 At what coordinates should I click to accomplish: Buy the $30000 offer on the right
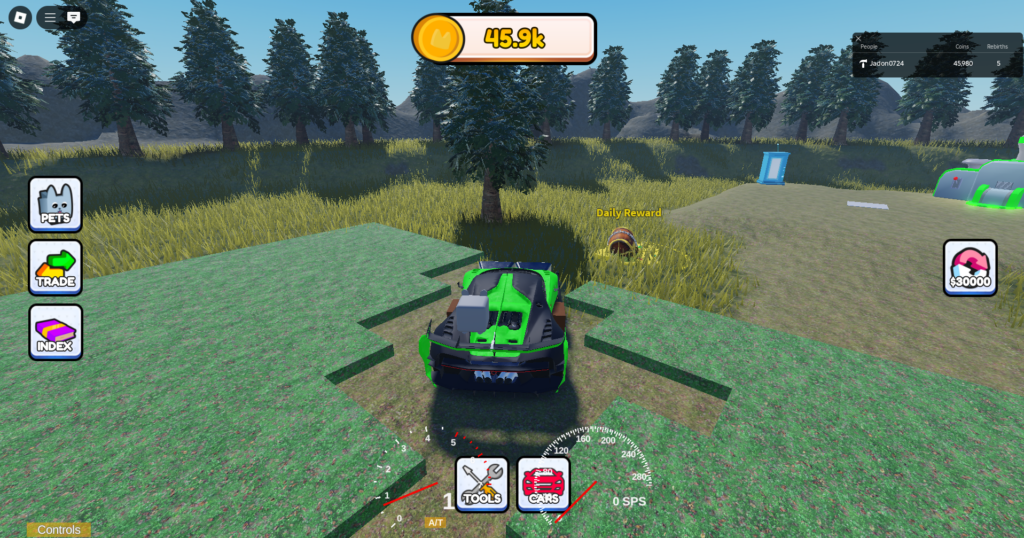click(x=969, y=267)
